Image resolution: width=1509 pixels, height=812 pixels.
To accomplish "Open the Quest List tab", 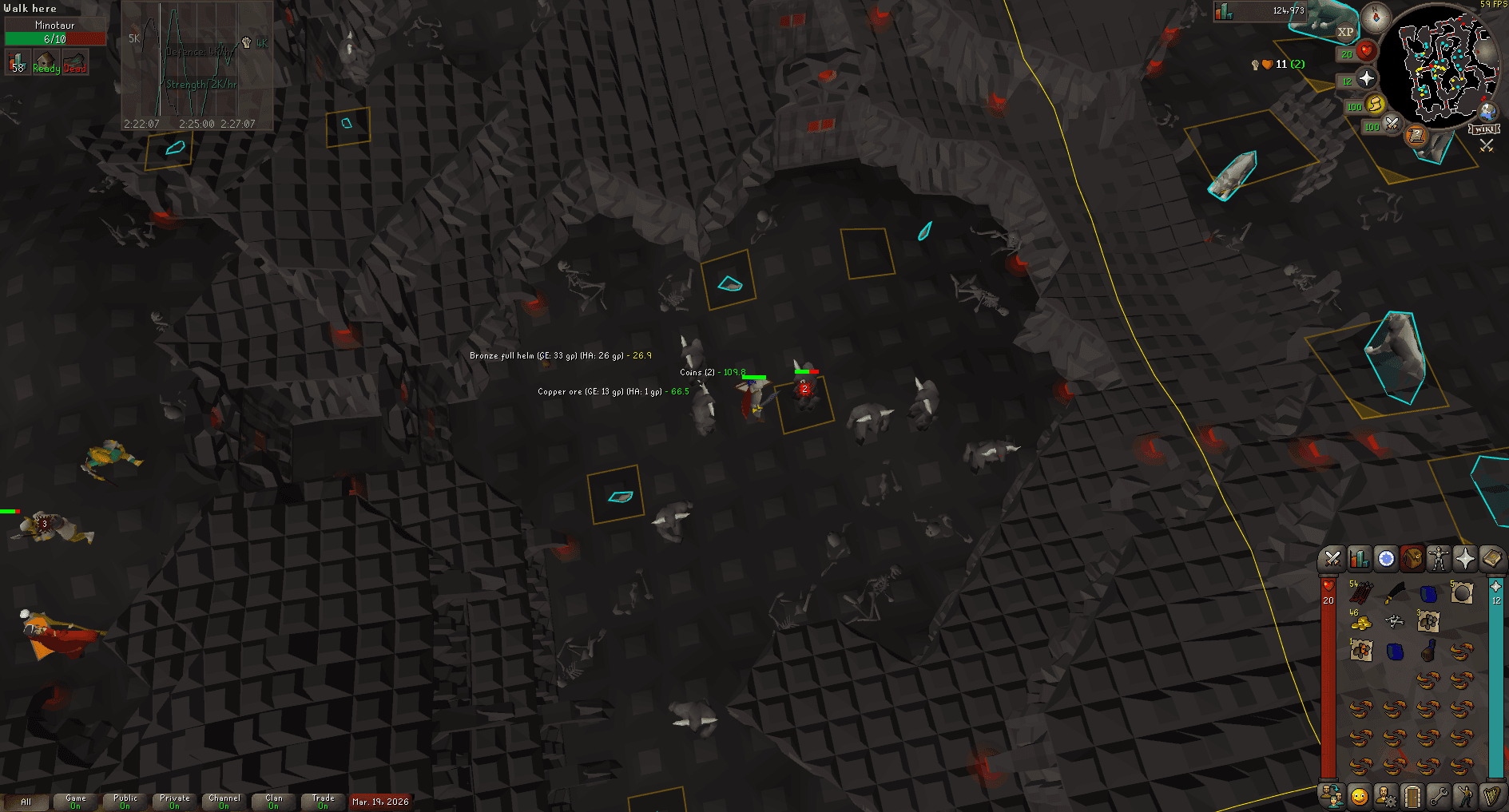I will [x=1384, y=559].
